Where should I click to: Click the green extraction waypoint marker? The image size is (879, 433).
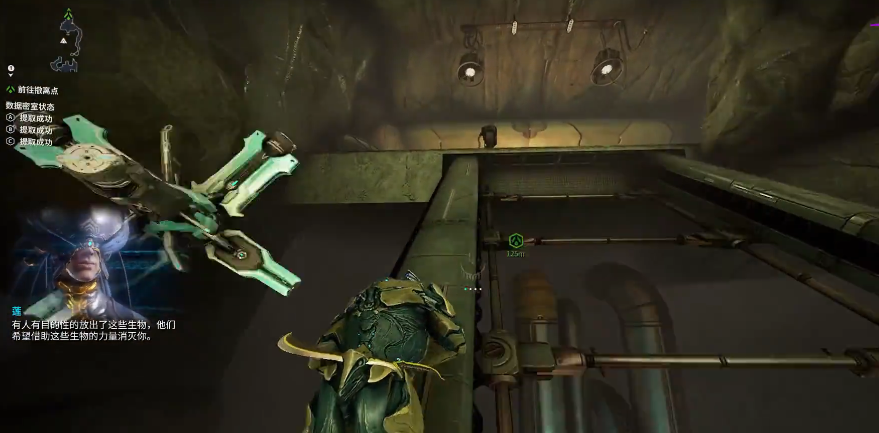point(516,241)
